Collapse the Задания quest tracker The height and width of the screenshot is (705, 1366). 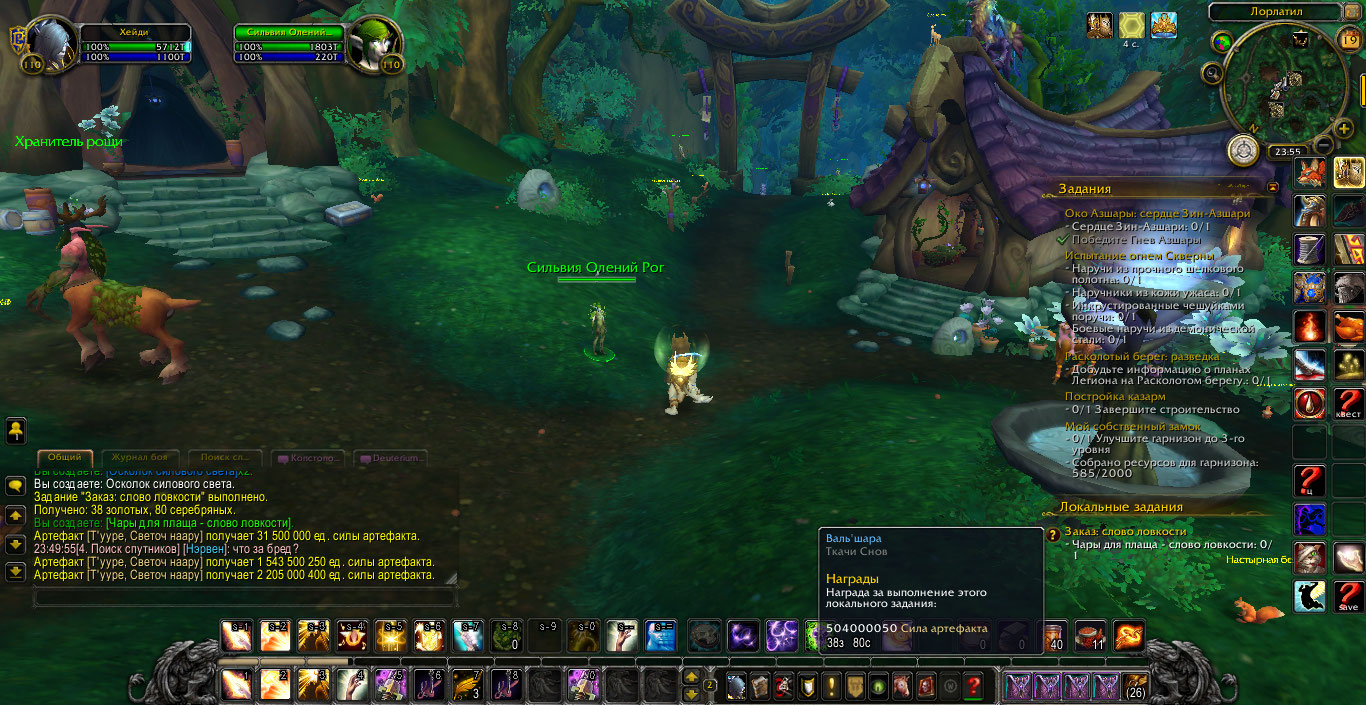pyautogui.click(x=1272, y=187)
